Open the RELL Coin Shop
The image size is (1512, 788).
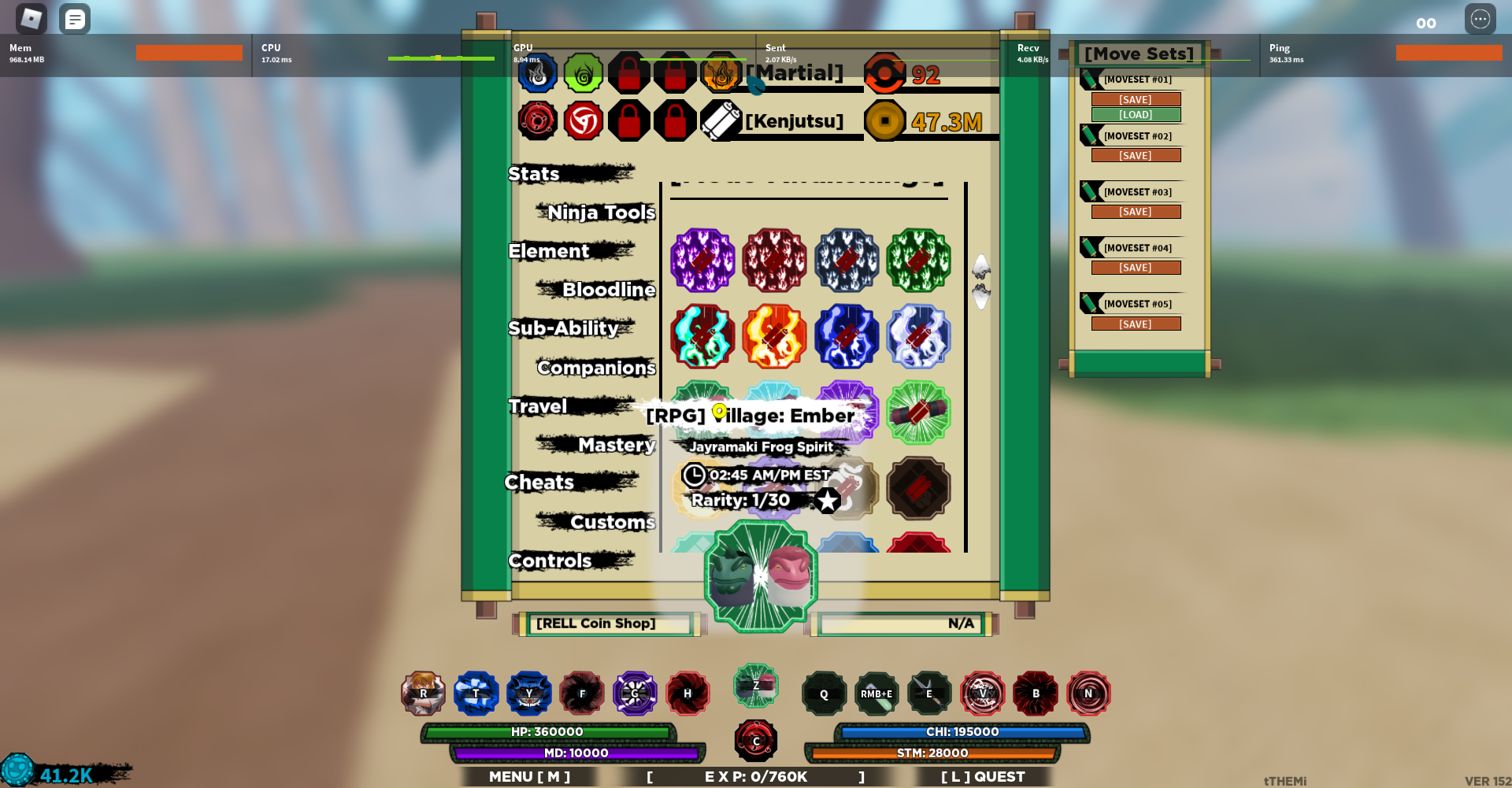tap(605, 623)
